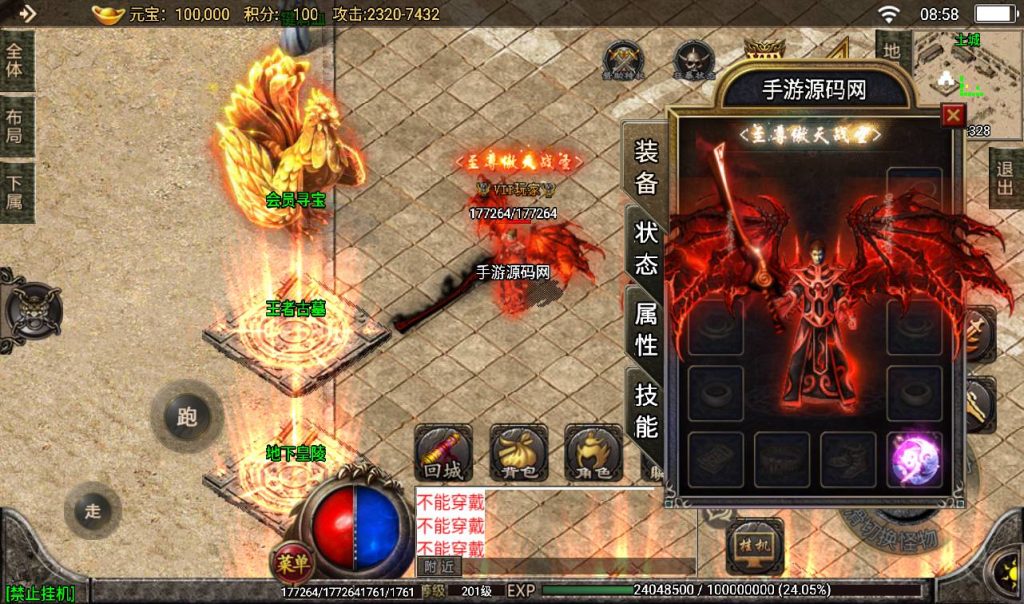The height and width of the screenshot is (604, 1024).
Task: Show the 装备 (Equipment) tab
Action: click(x=646, y=166)
